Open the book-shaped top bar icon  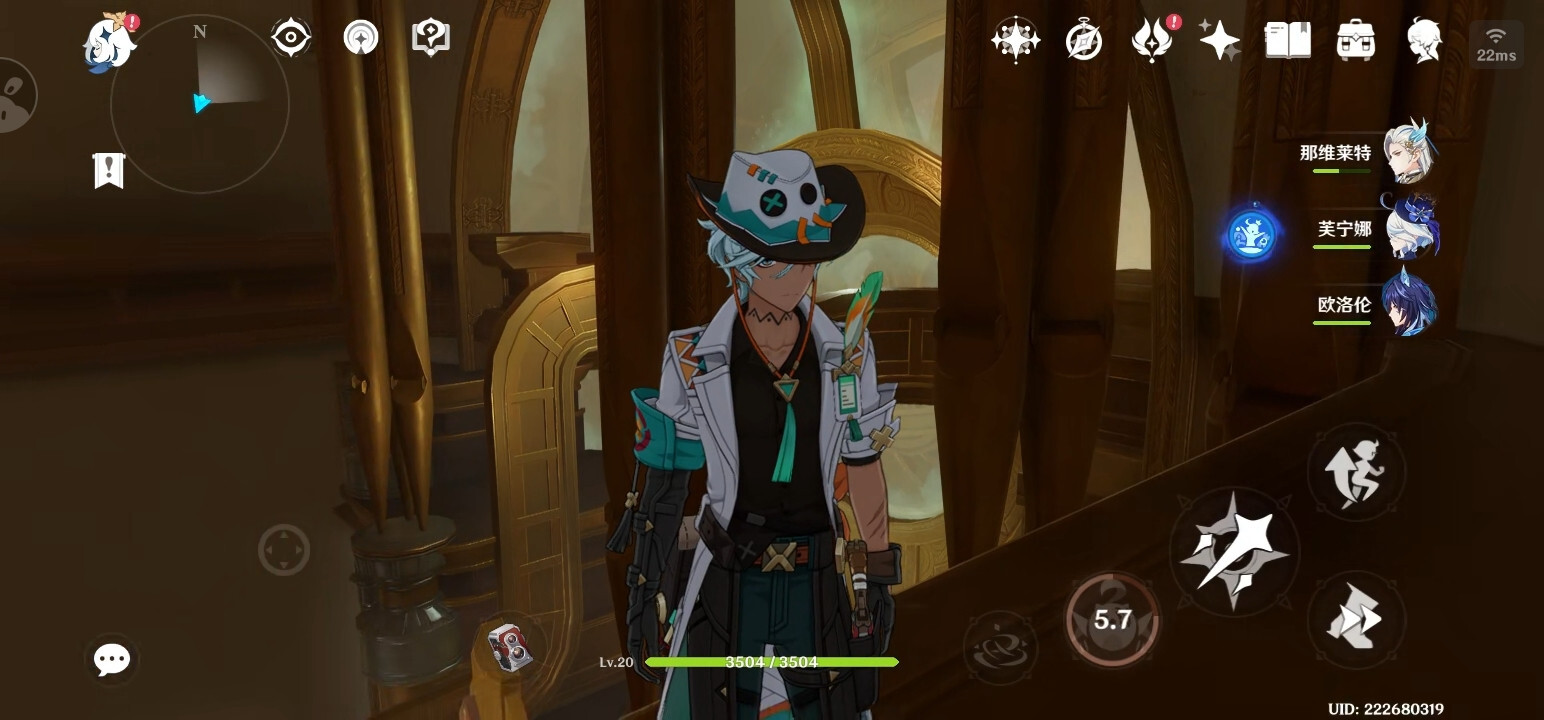click(1287, 41)
